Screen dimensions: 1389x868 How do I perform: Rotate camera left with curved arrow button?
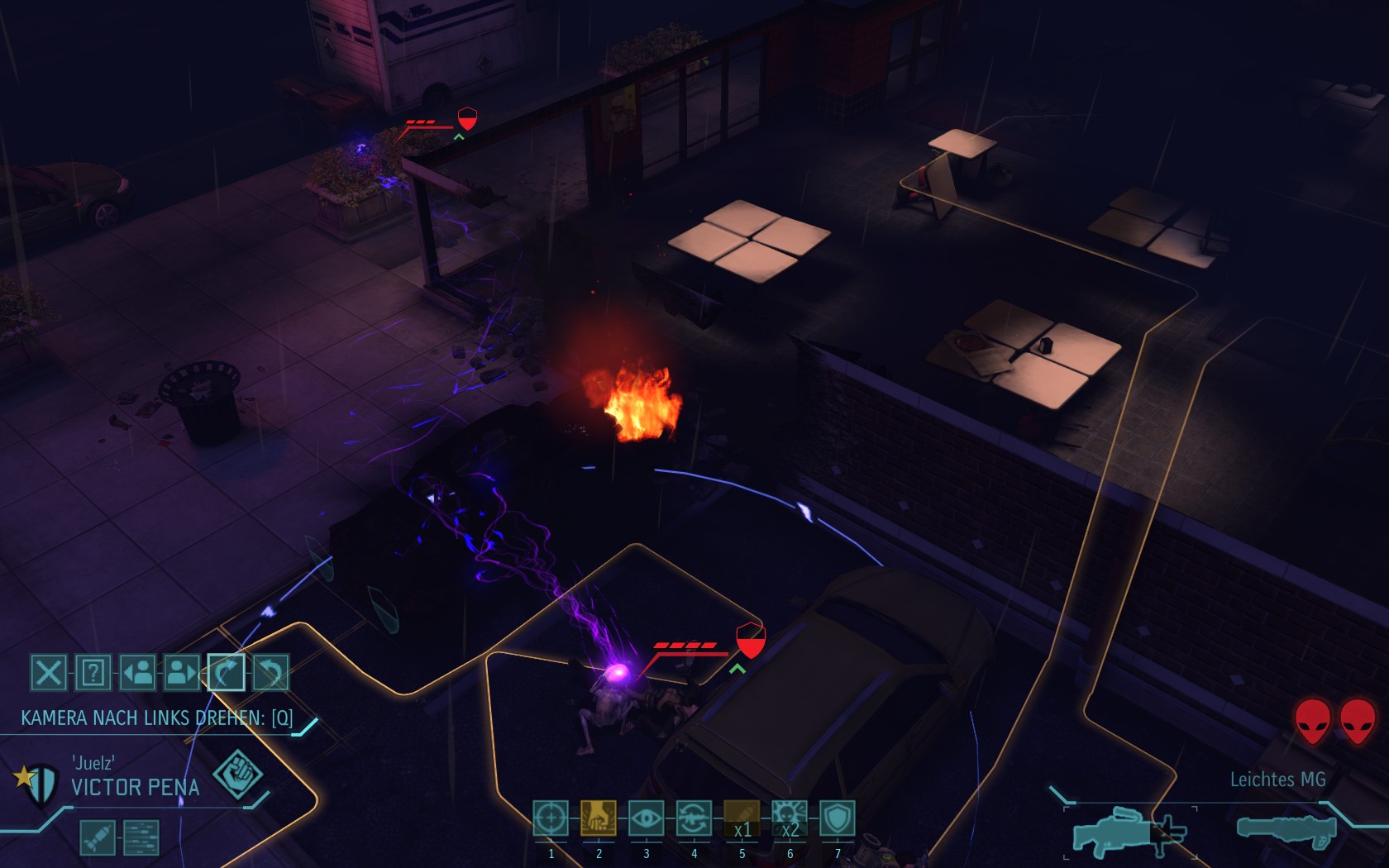coord(226,672)
